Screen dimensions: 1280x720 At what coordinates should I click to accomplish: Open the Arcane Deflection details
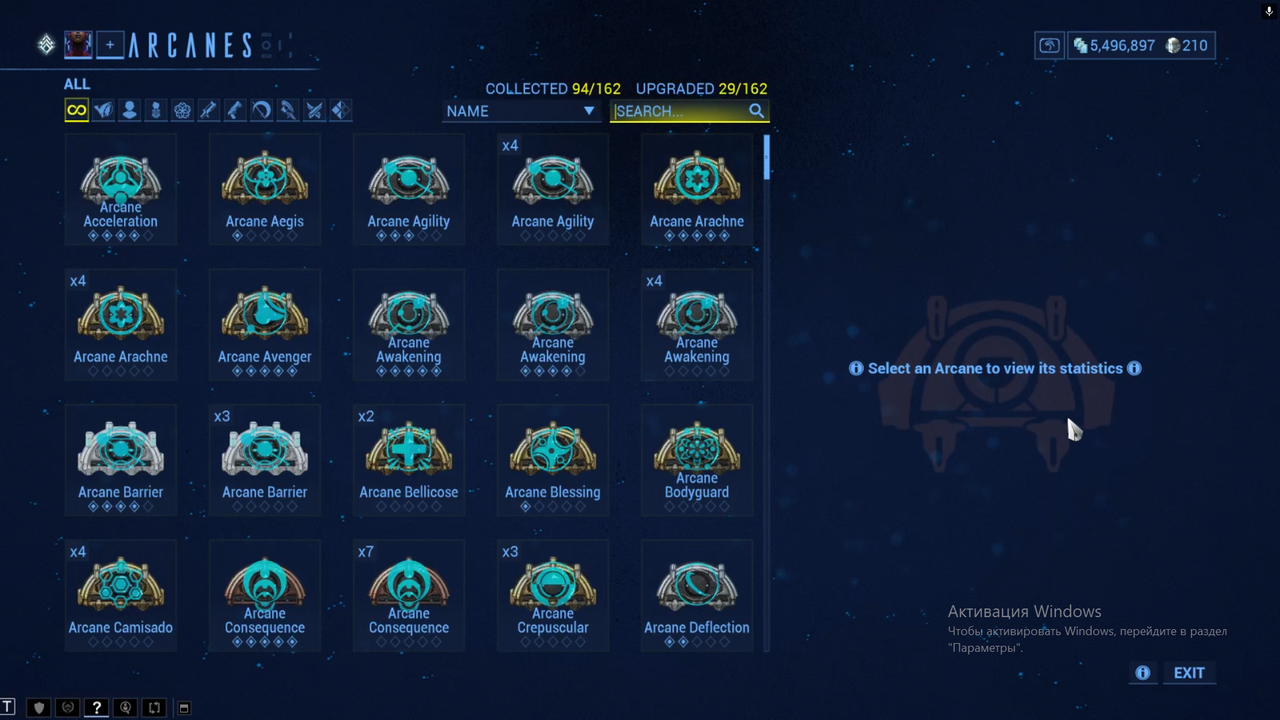pos(697,594)
